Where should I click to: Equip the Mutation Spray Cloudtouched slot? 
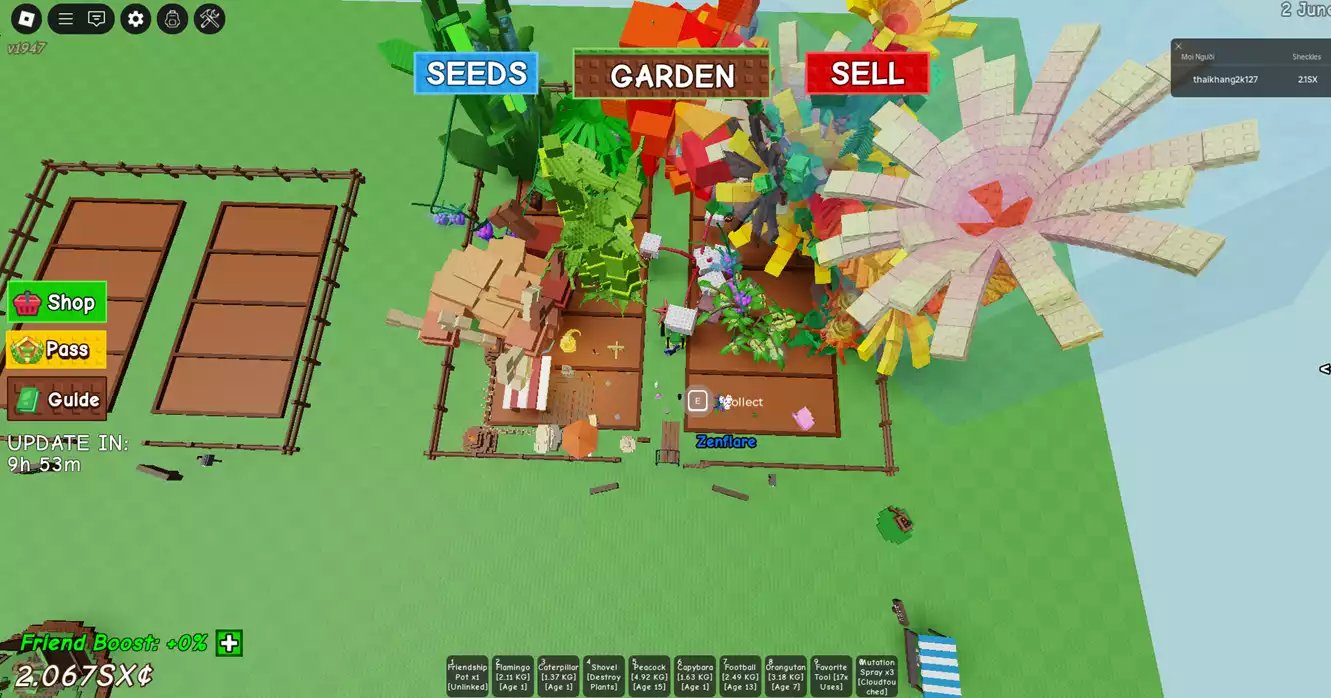point(877,676)
